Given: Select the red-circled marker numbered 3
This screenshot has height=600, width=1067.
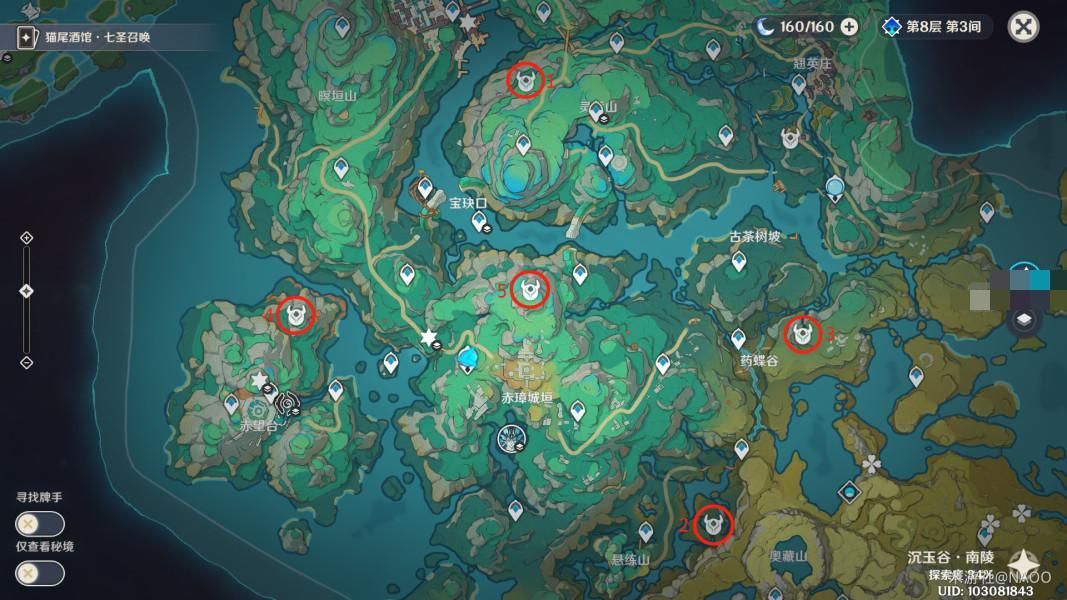Looking at the screenshot, I should (802, 333).
